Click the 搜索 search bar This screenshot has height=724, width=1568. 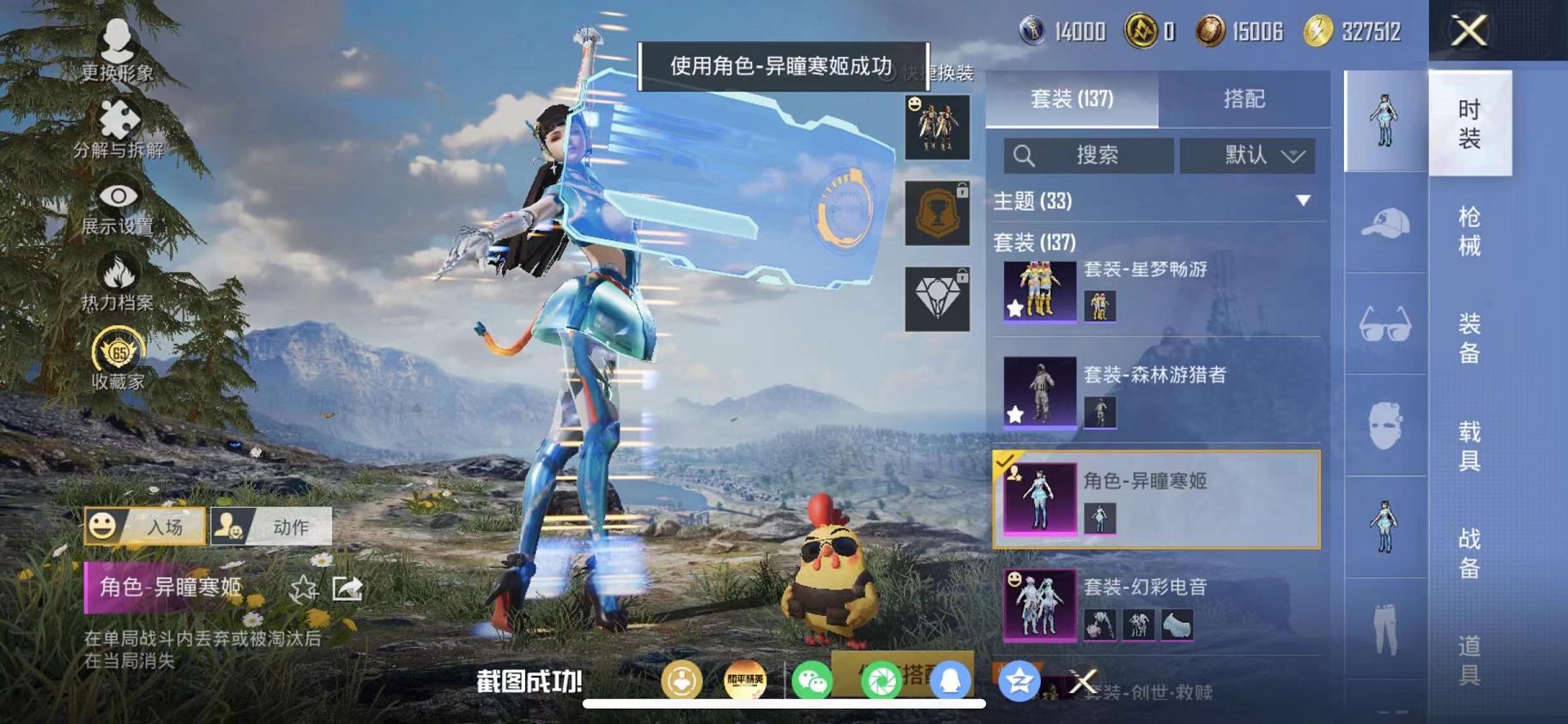(1088, 155)
